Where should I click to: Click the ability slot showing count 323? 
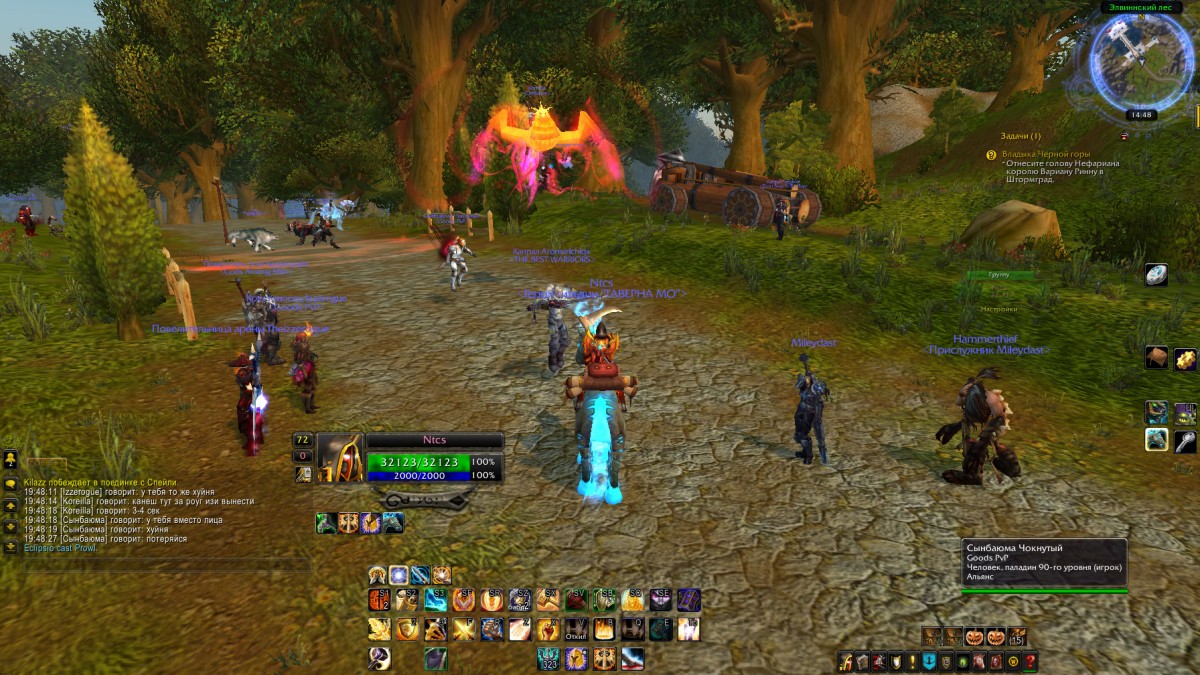pos(548,658)
